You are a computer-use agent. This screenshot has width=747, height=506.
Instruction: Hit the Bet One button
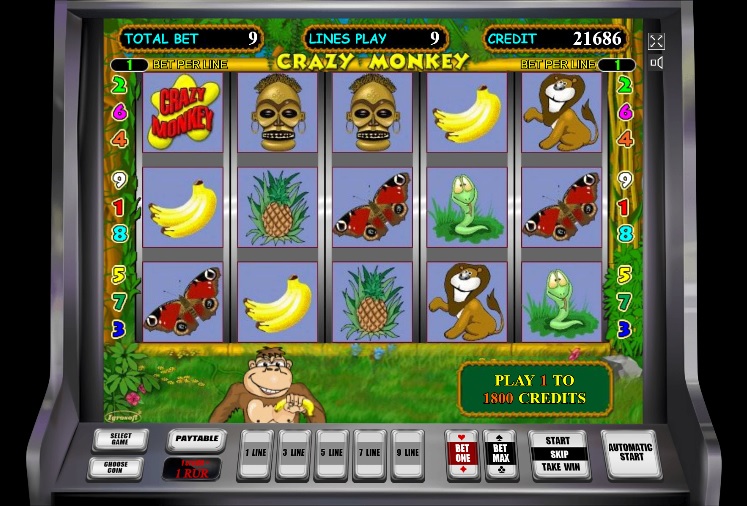463,453
